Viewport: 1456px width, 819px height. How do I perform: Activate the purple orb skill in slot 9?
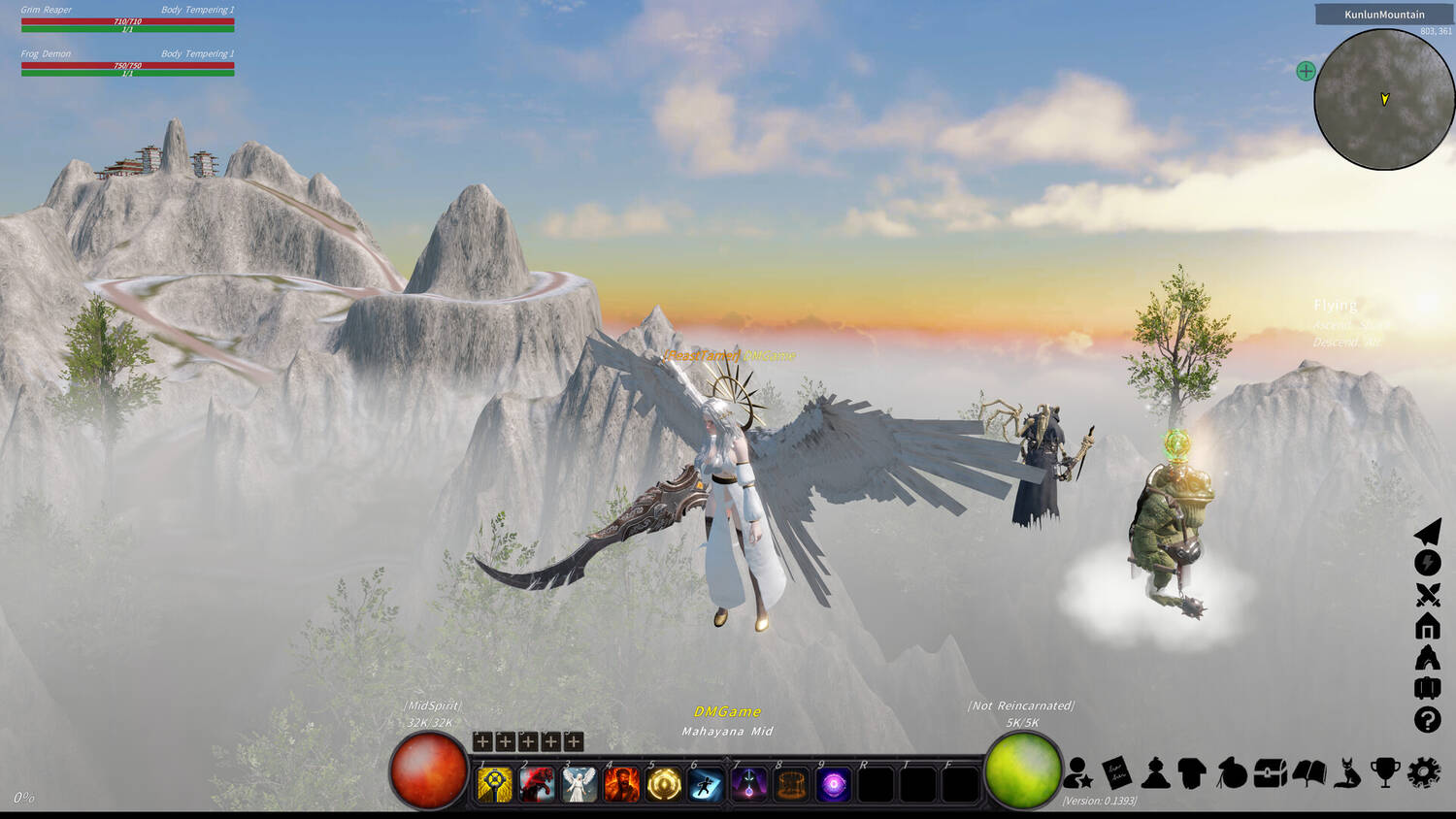pos(833,784)
